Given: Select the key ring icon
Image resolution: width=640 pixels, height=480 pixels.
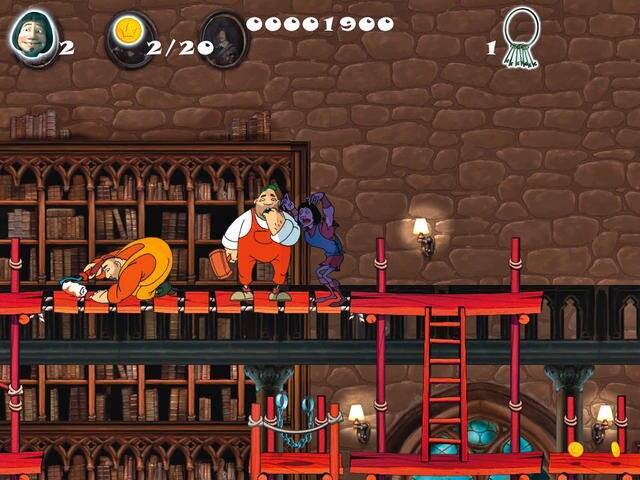Looking at the screenshot, I should pos(520,36).
